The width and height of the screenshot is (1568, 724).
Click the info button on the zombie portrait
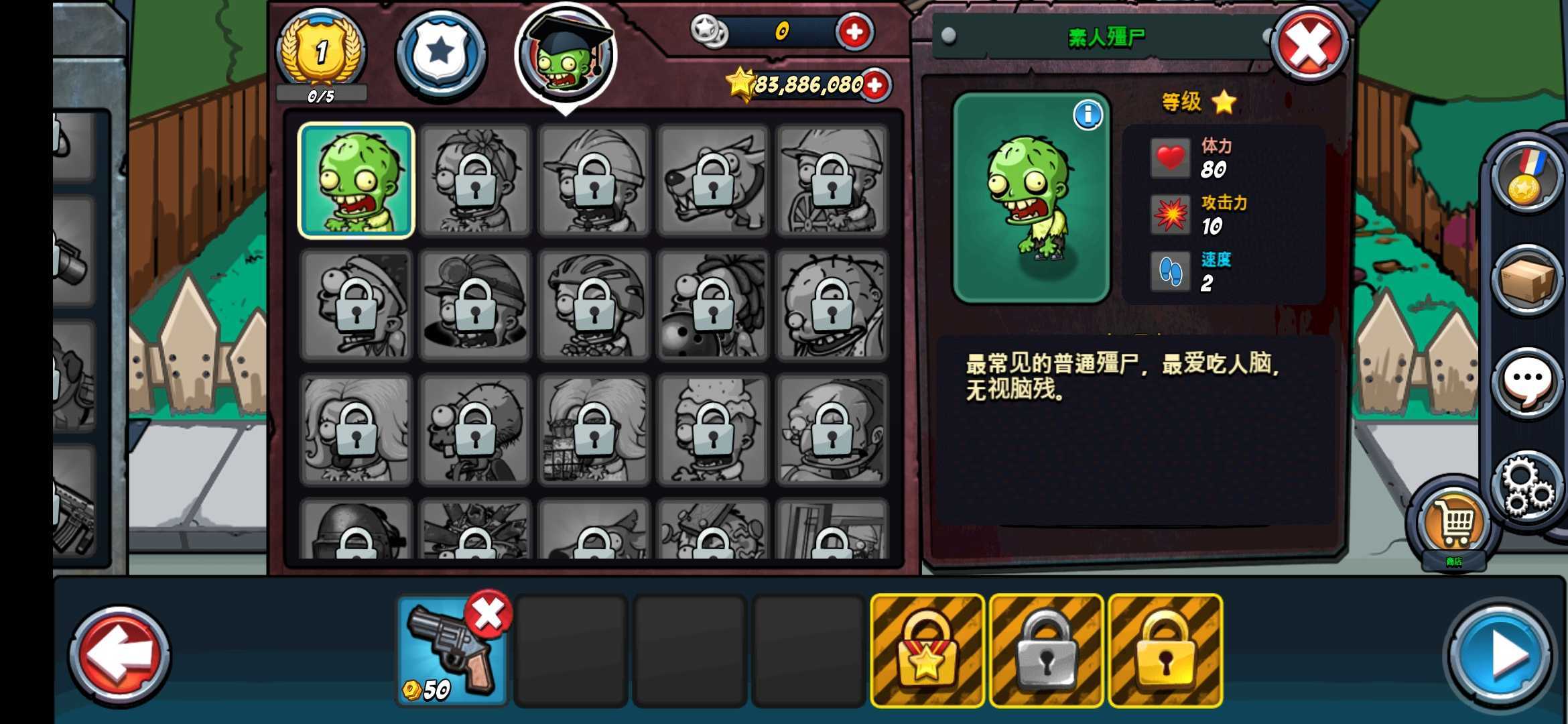(x=1087, y=115)
